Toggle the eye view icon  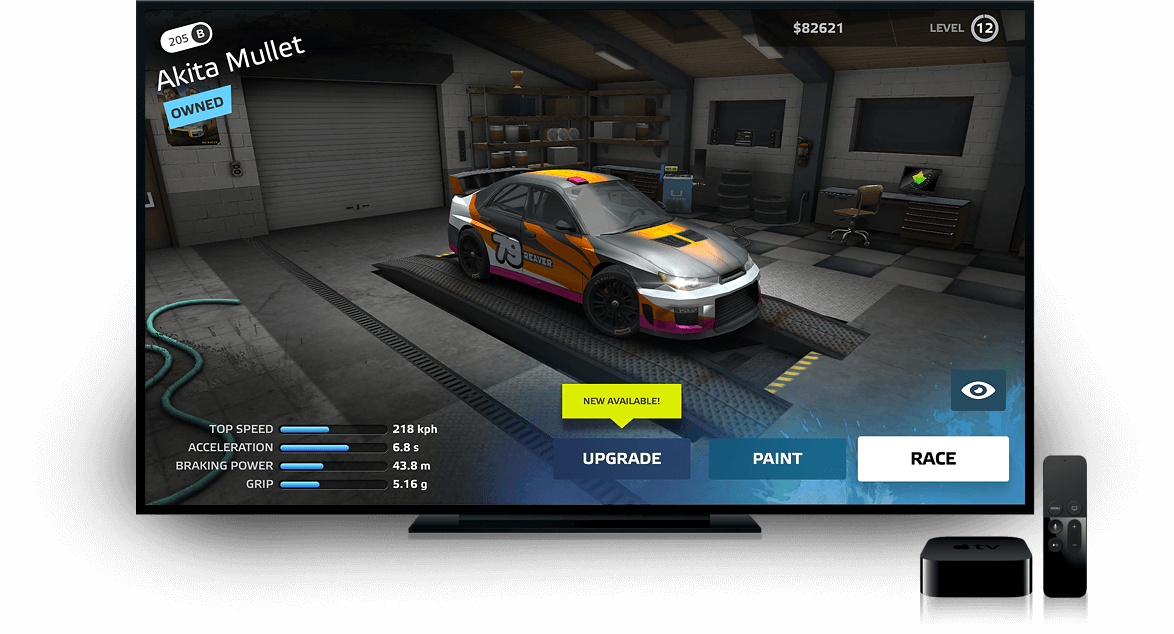(x=978, y=391)
